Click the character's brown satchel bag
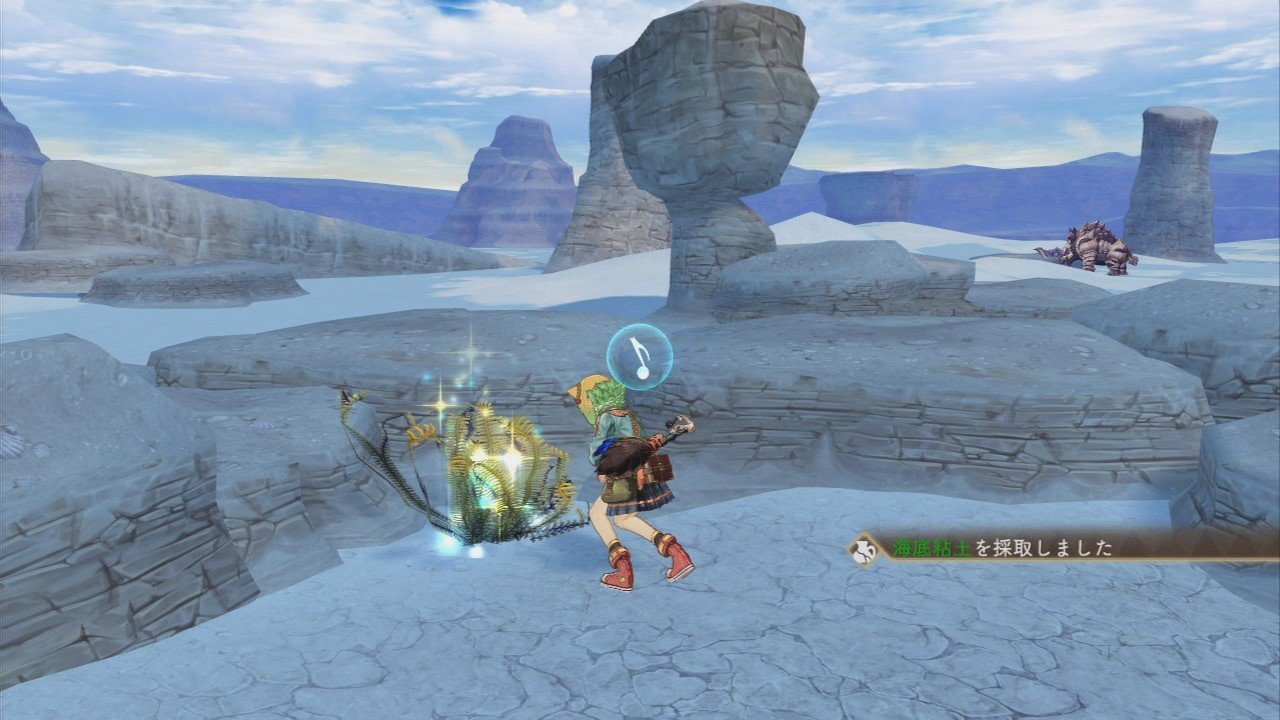Viewport: 1280px width, 720px height. [x=660, y=470]
